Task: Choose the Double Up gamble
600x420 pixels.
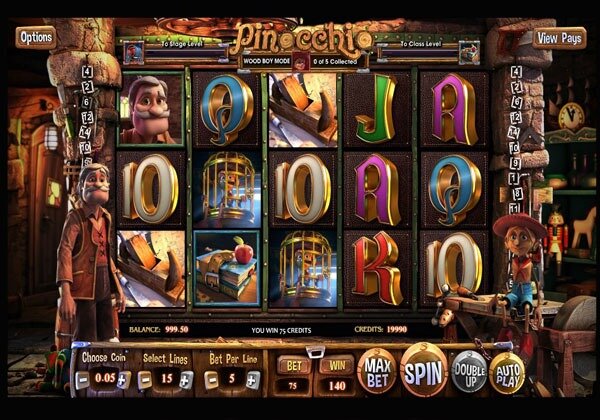Action: 469,370
